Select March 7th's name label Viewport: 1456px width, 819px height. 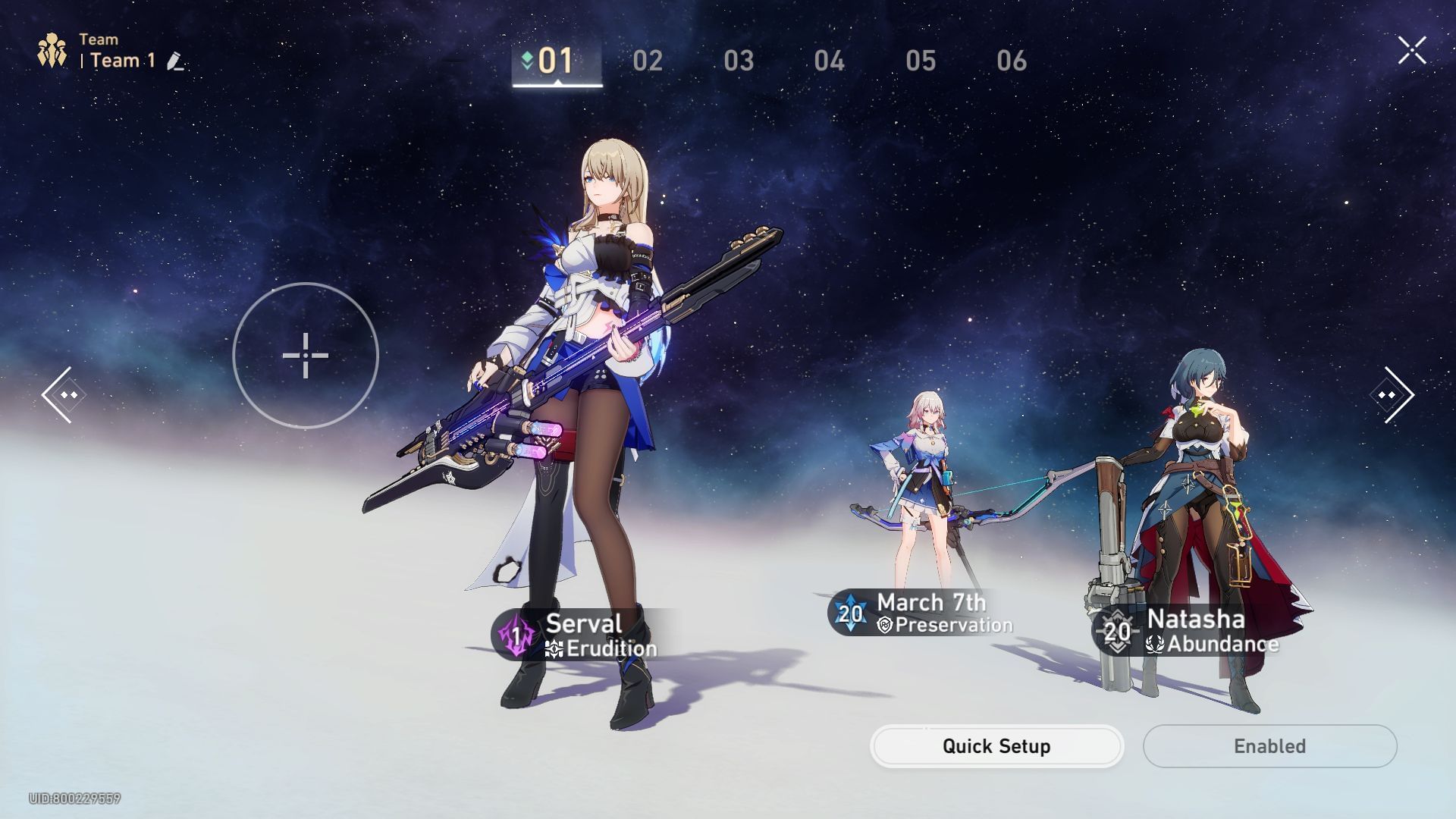[x=930, y=603]
